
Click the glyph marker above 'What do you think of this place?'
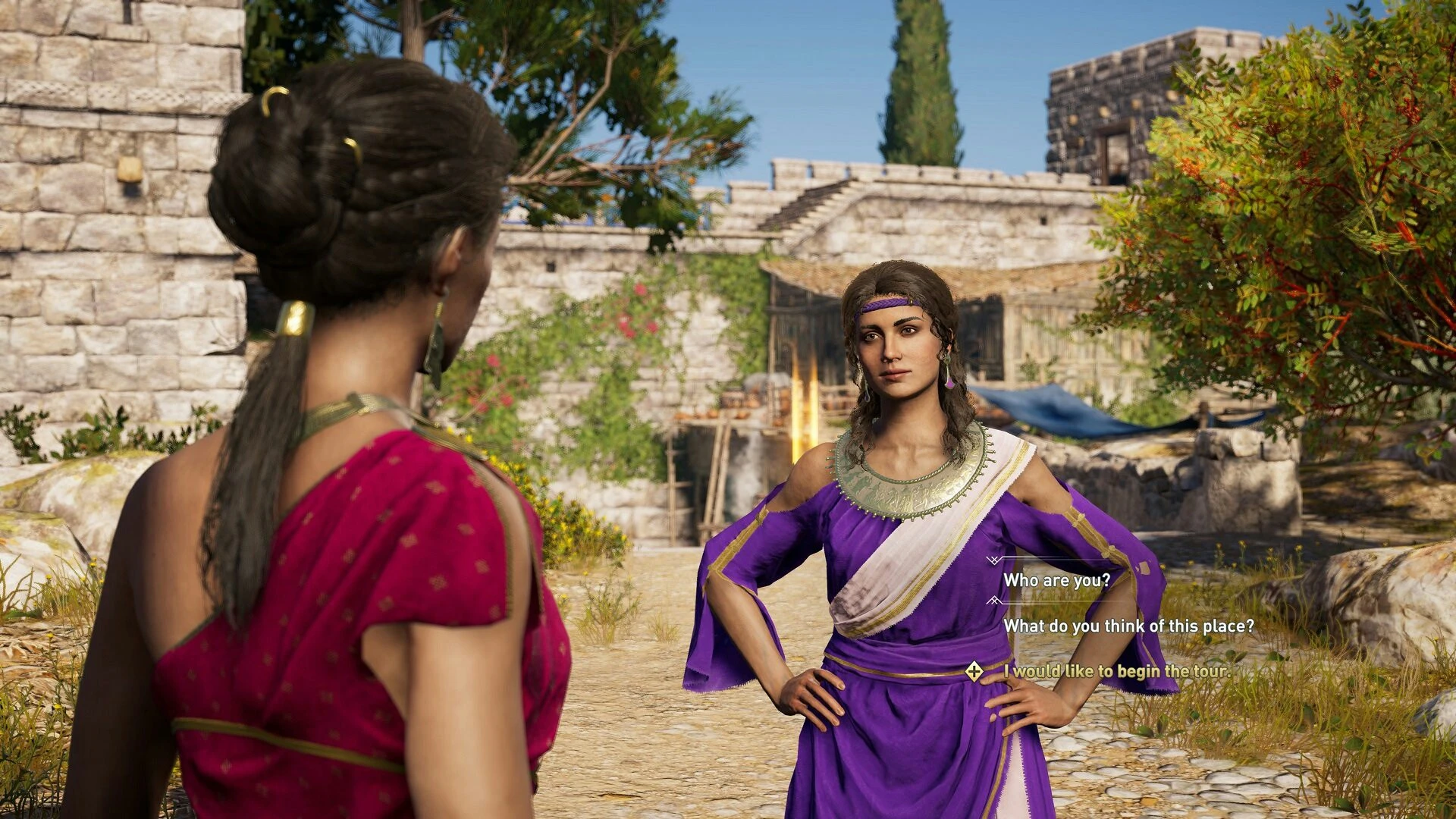[x=993, y=601]
